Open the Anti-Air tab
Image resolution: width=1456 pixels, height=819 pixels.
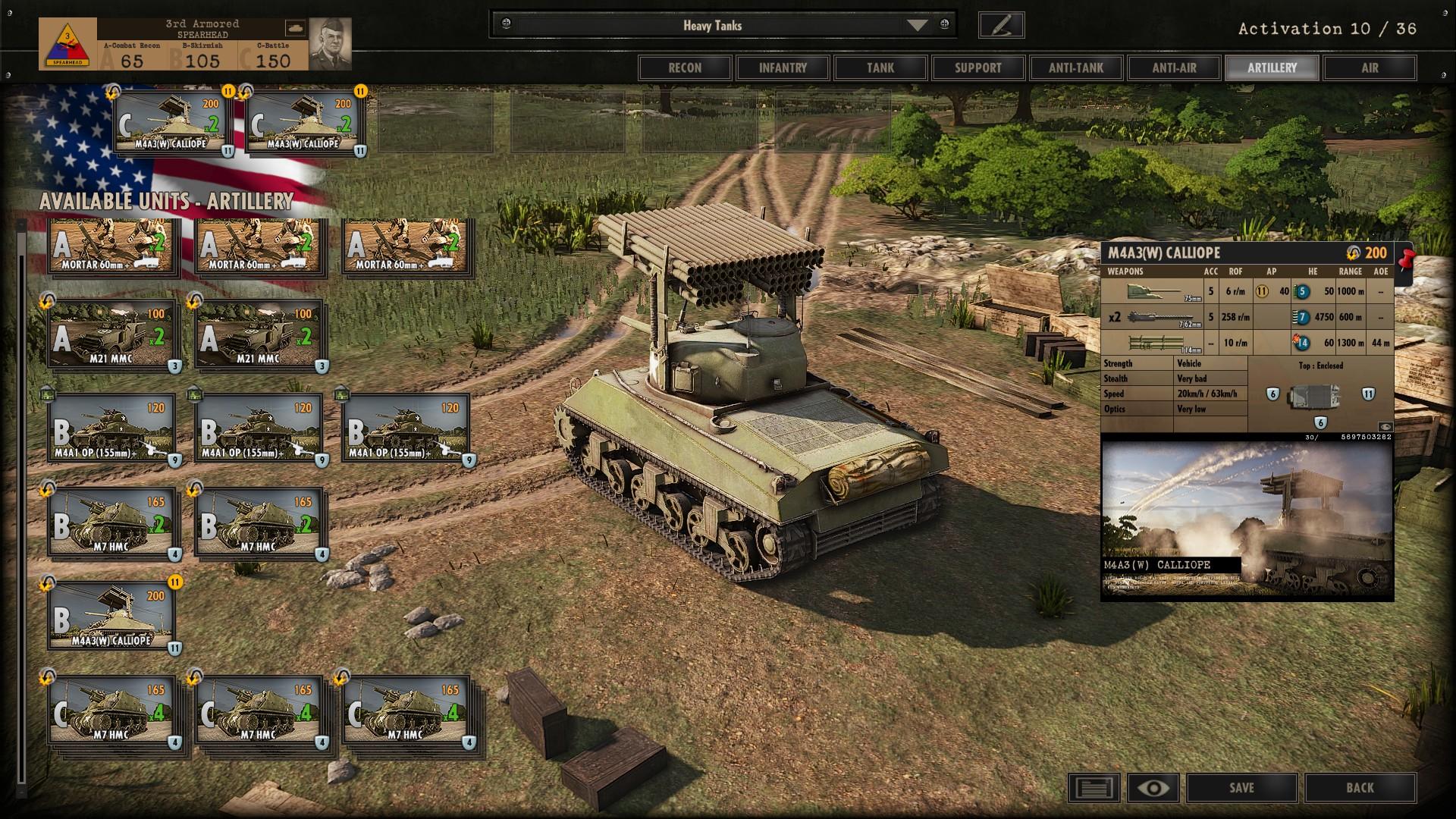[x=1174, y=67]
